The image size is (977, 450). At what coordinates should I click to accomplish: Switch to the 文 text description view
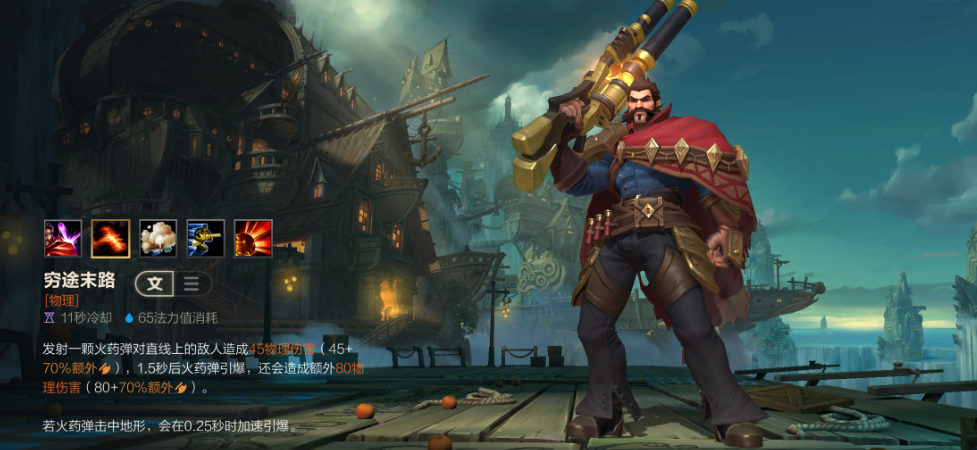point(155,283)
